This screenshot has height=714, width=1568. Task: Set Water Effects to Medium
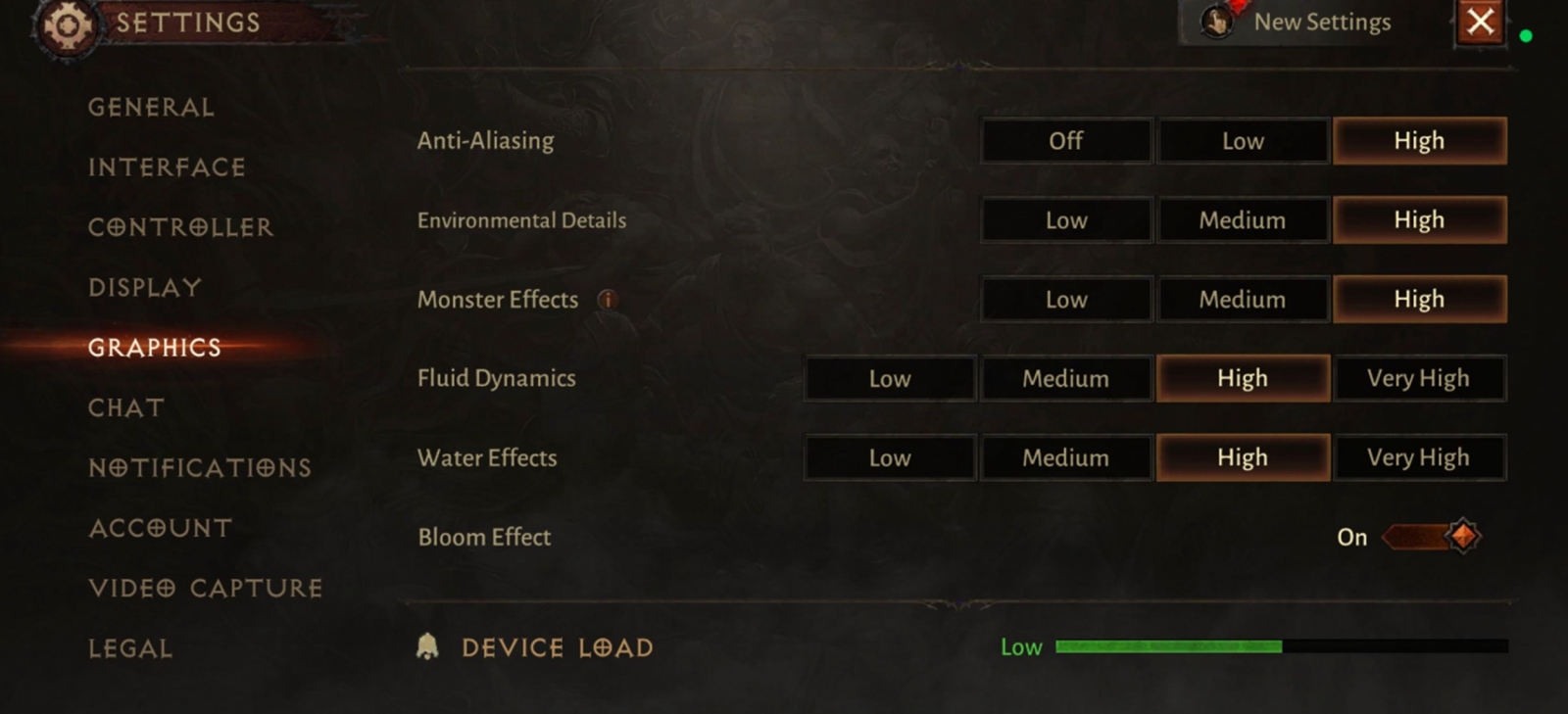(1065, 458)
